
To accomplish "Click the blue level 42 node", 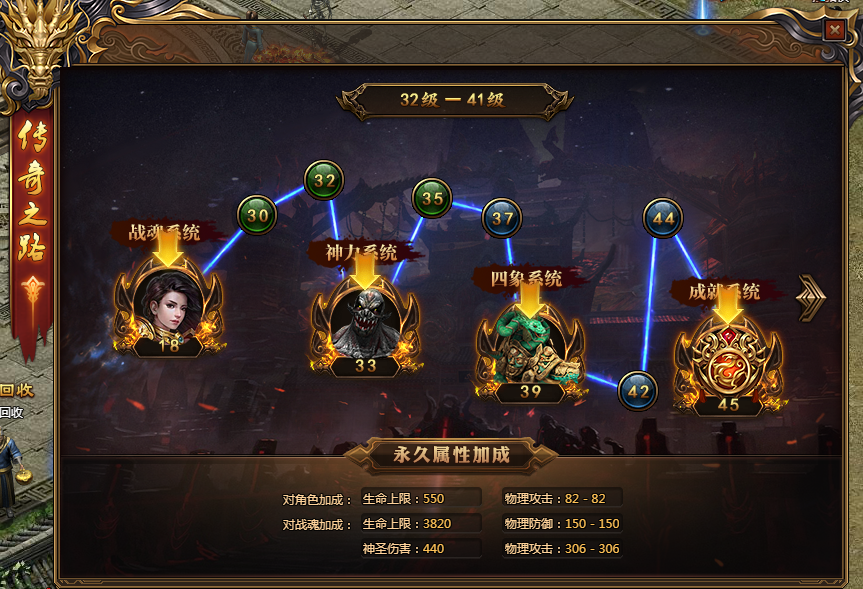I will point(637,390).
